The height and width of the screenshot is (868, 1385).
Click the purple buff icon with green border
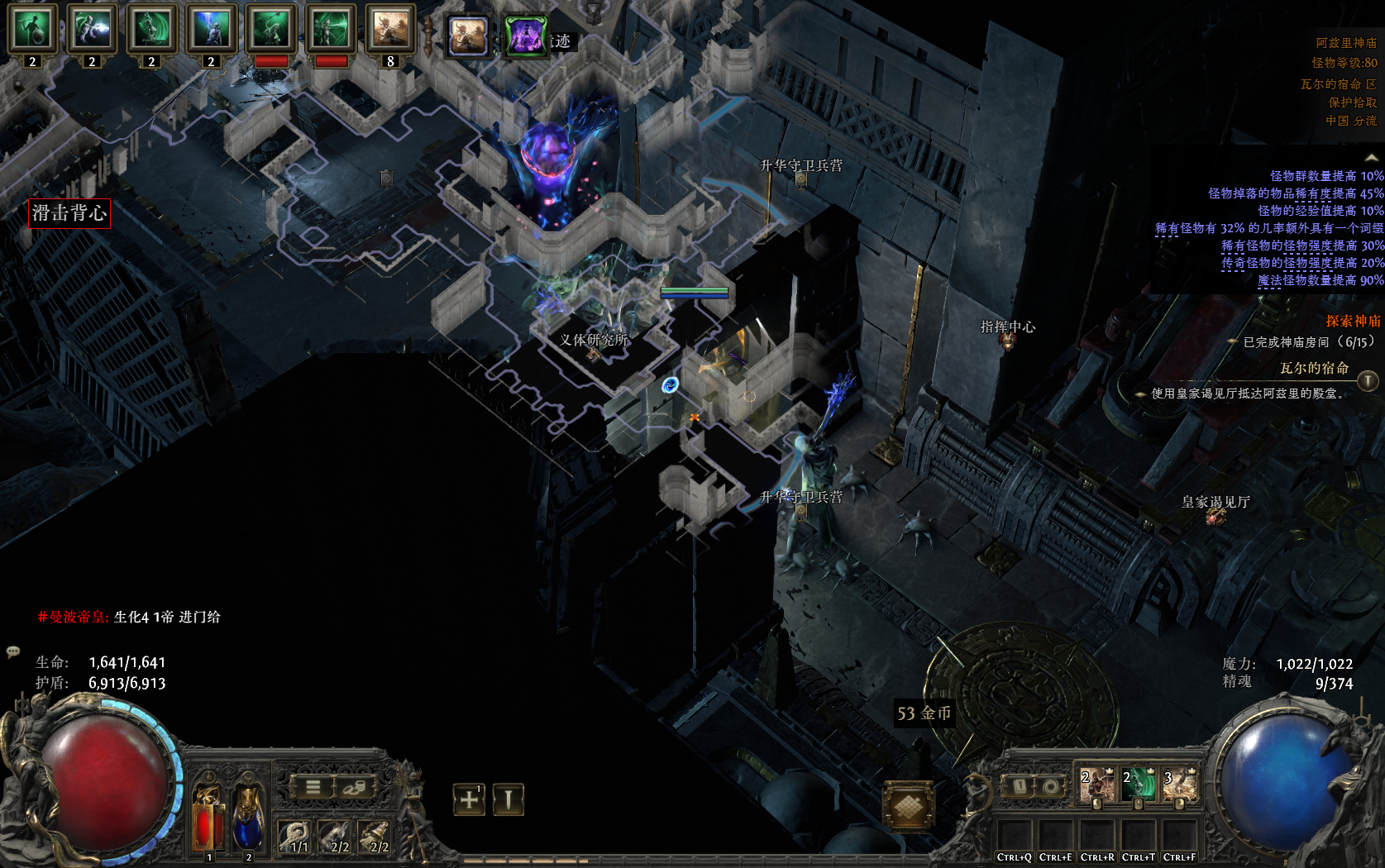pyautogui.click(x=526, y=36)
